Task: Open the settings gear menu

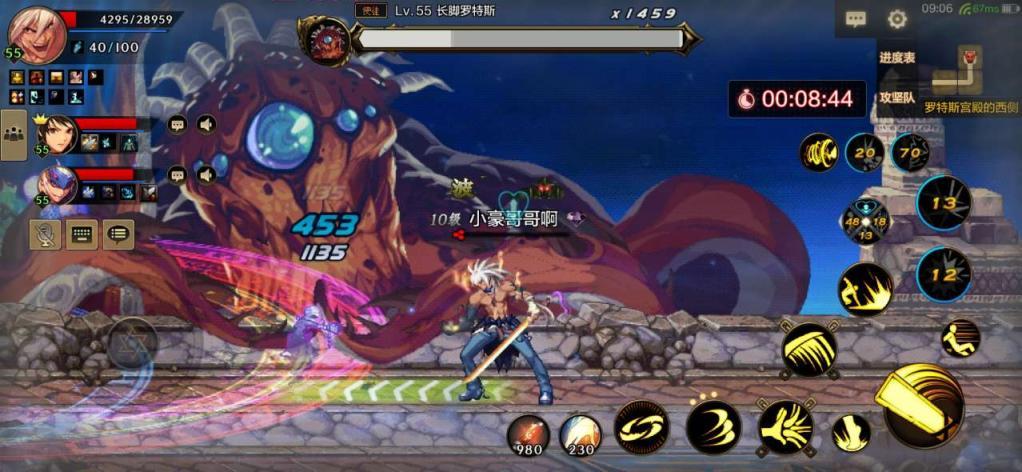Action: (x=897, y=19)
